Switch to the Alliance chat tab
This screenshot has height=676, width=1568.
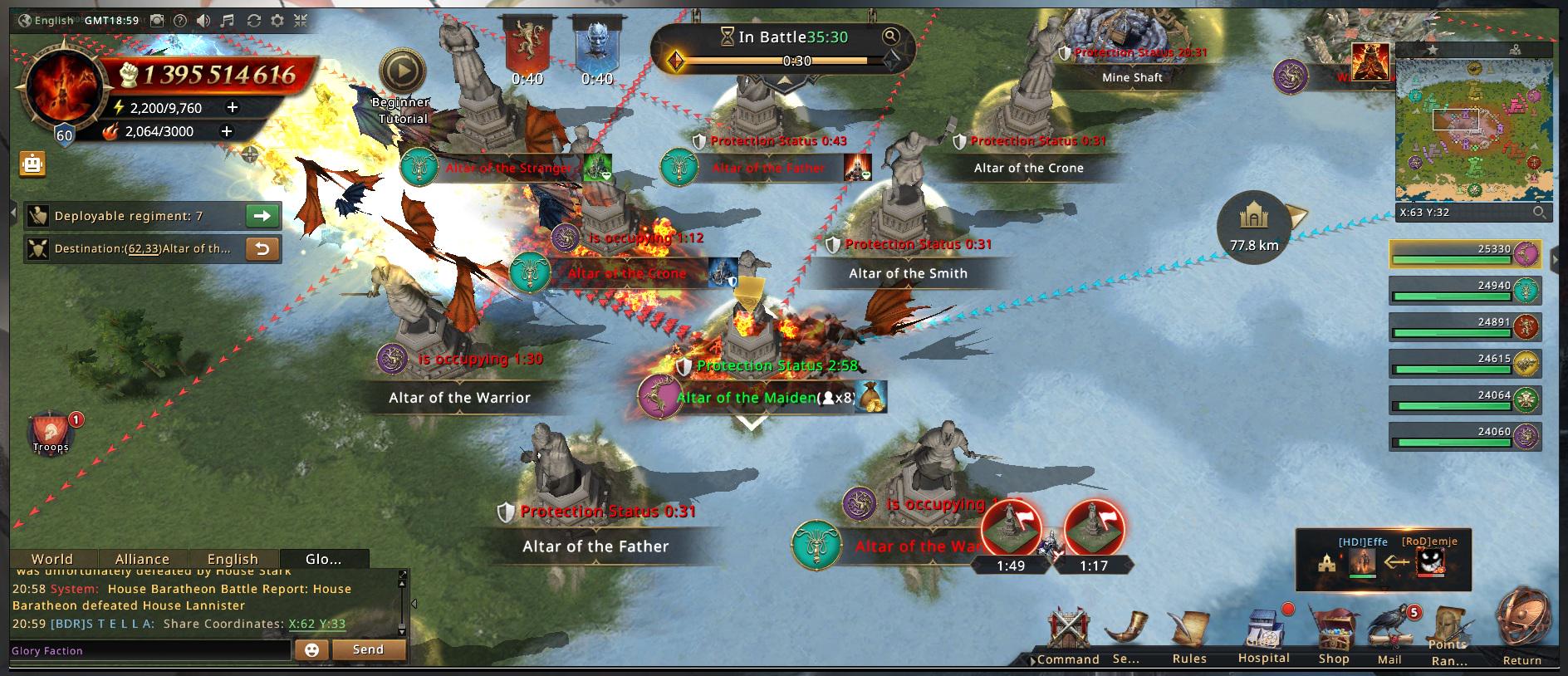pyautogui.click(x=142, y=559)
